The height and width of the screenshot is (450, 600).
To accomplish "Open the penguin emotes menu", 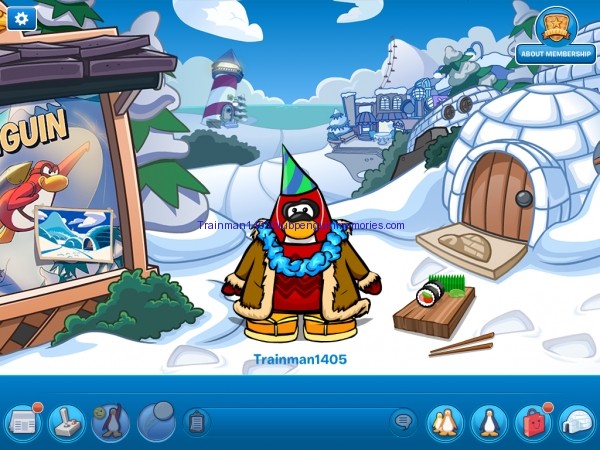I will (110, 421).
